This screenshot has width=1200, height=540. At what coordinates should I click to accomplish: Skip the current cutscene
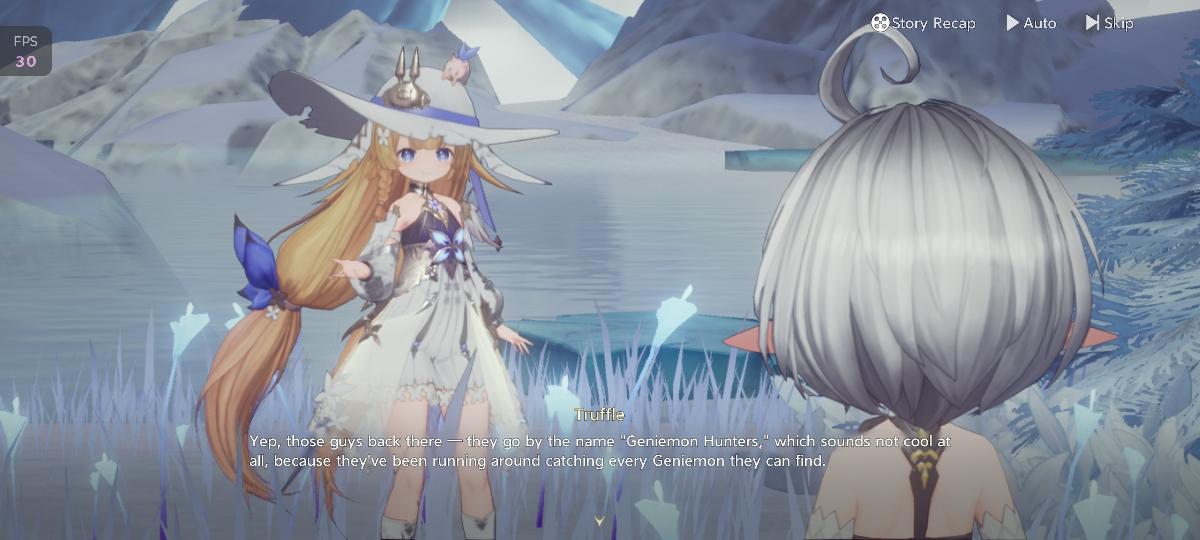1109,23
